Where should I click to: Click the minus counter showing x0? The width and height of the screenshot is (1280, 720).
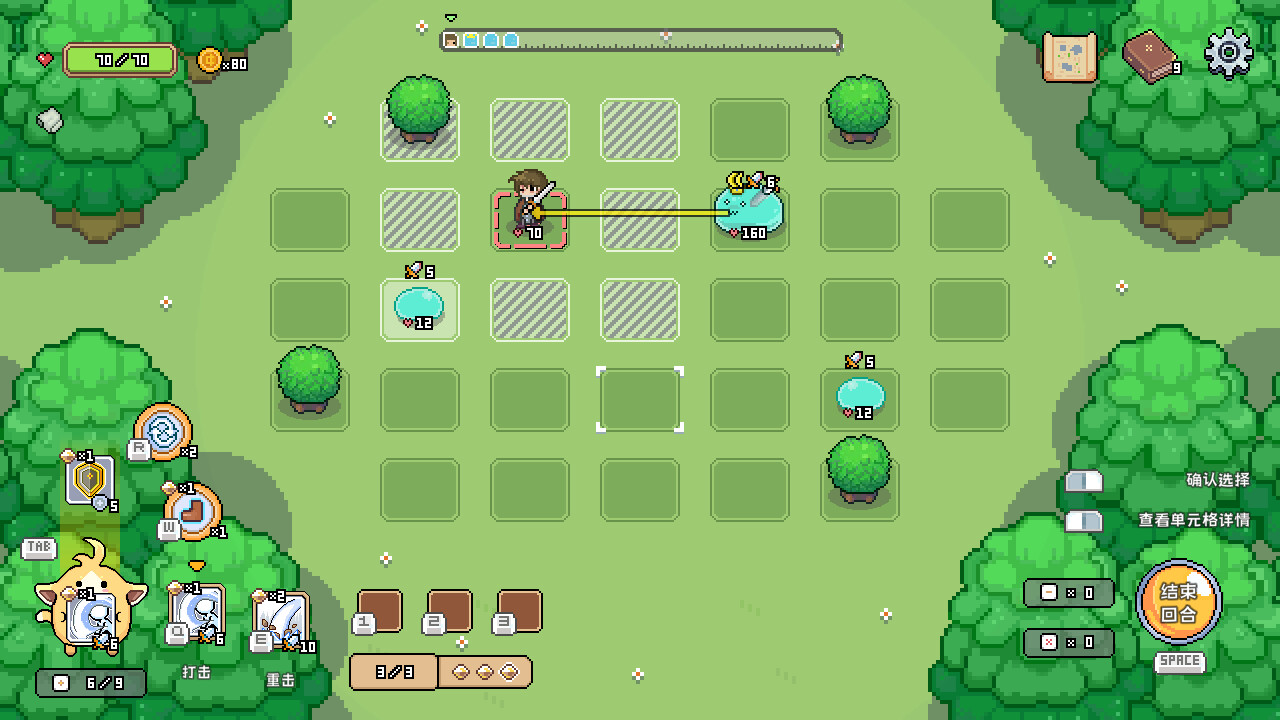[x=1067, y=592]
